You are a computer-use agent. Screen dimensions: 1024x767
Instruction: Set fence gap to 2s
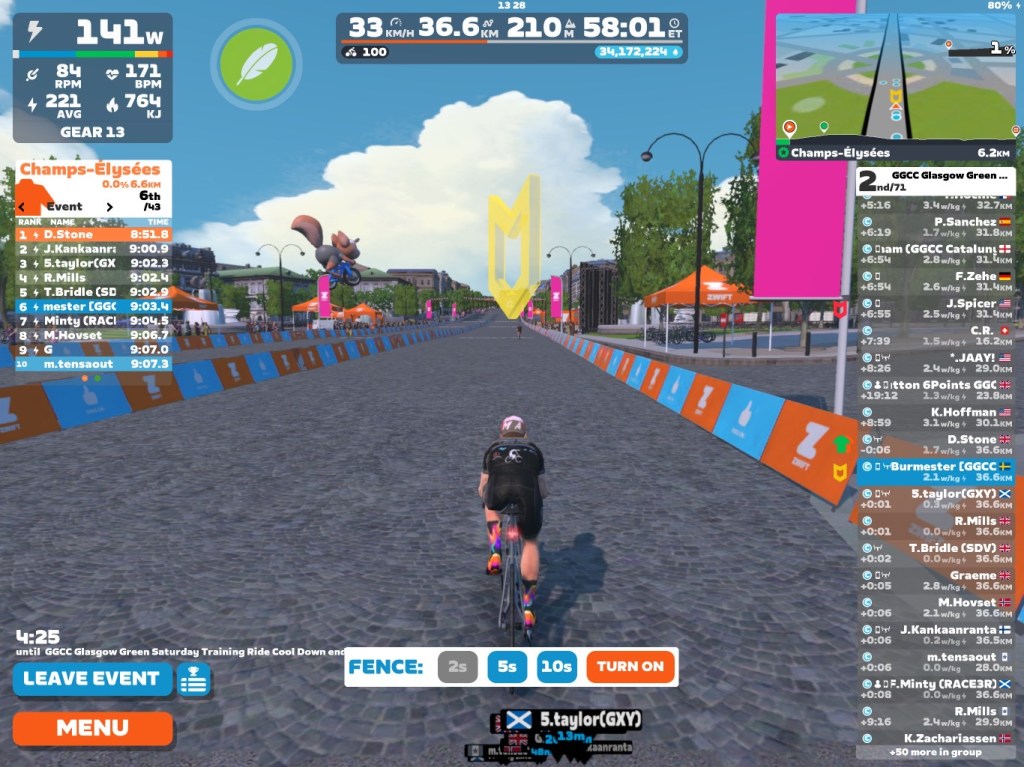(x=457, y=667)
